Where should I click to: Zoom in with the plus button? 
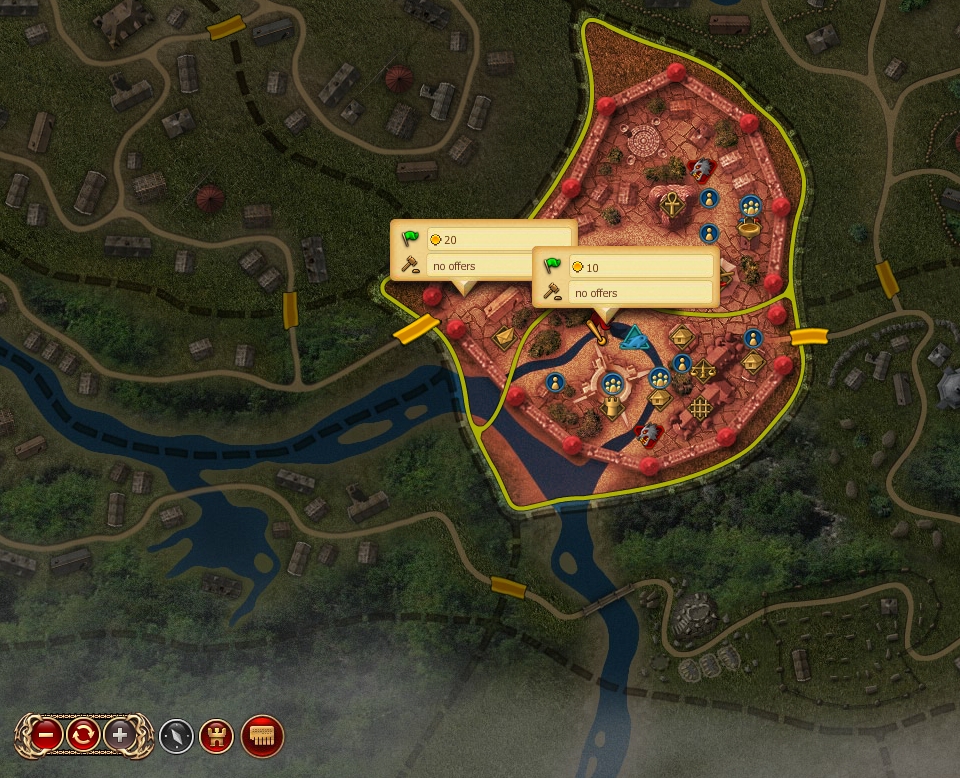coord(120,736)
